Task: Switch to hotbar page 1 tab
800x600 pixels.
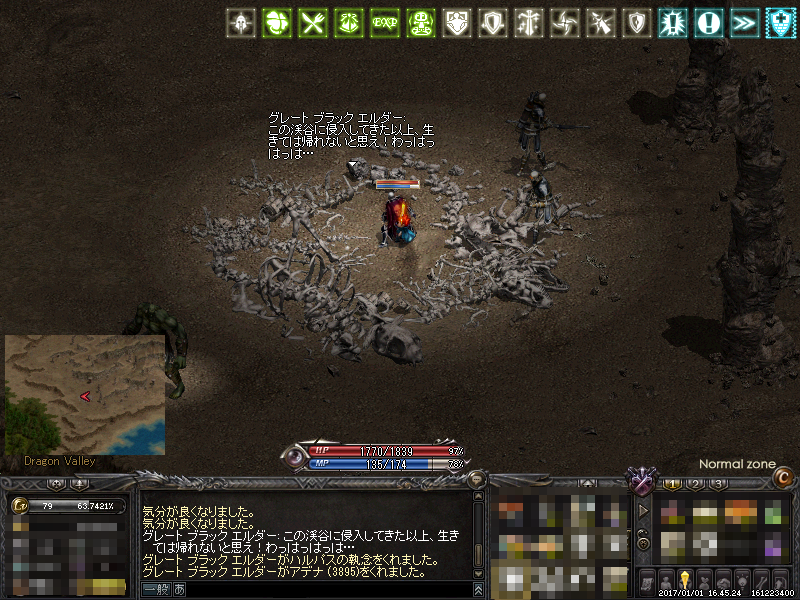Action: (673, 485)
